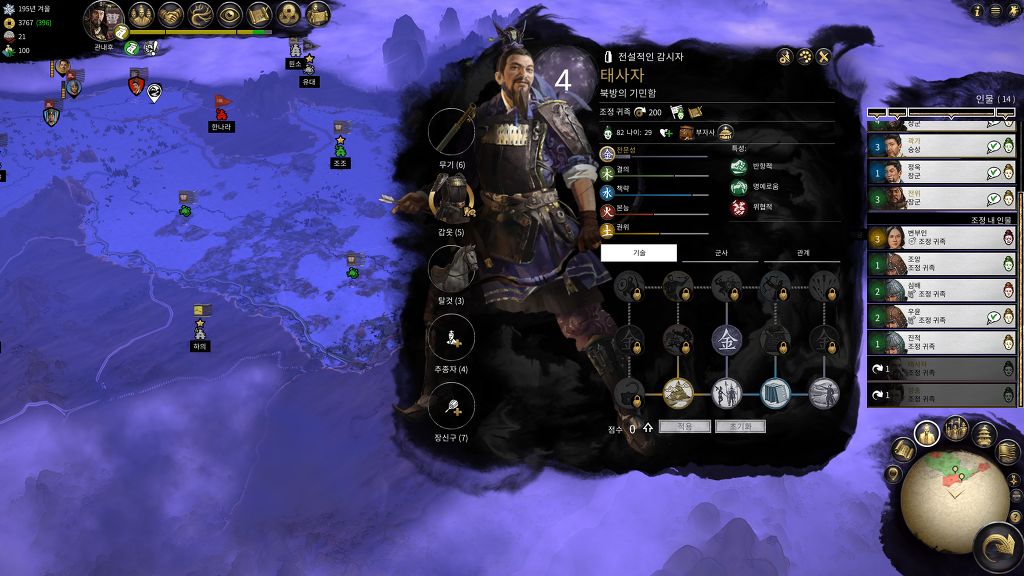Select 변부인 in the court list
Image resolution: width=1024 pixels, height=576 pixels.
tap(941, 237)
